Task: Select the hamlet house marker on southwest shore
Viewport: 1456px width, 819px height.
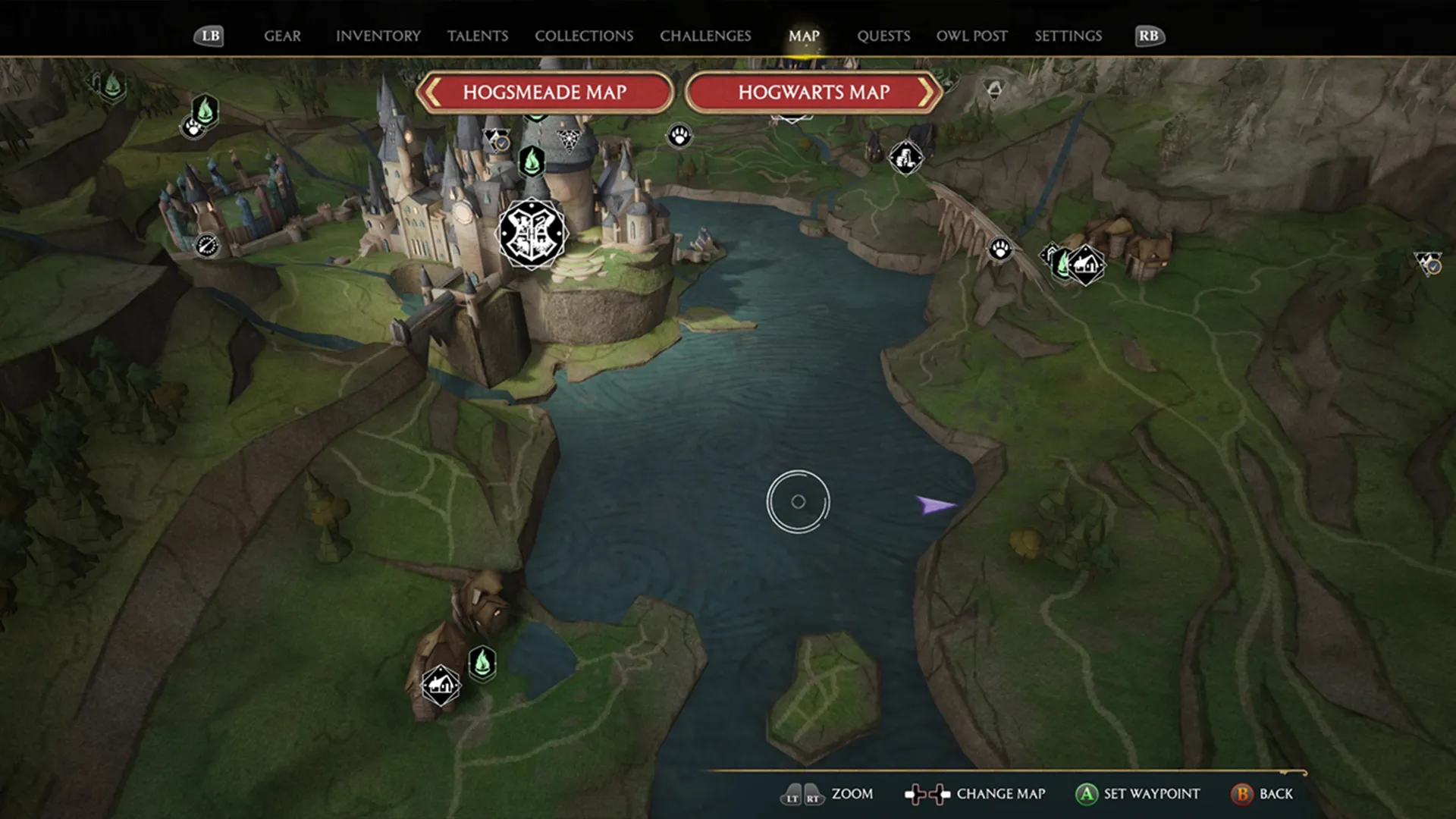Action: pyautogui.click(x=441, y=685)
